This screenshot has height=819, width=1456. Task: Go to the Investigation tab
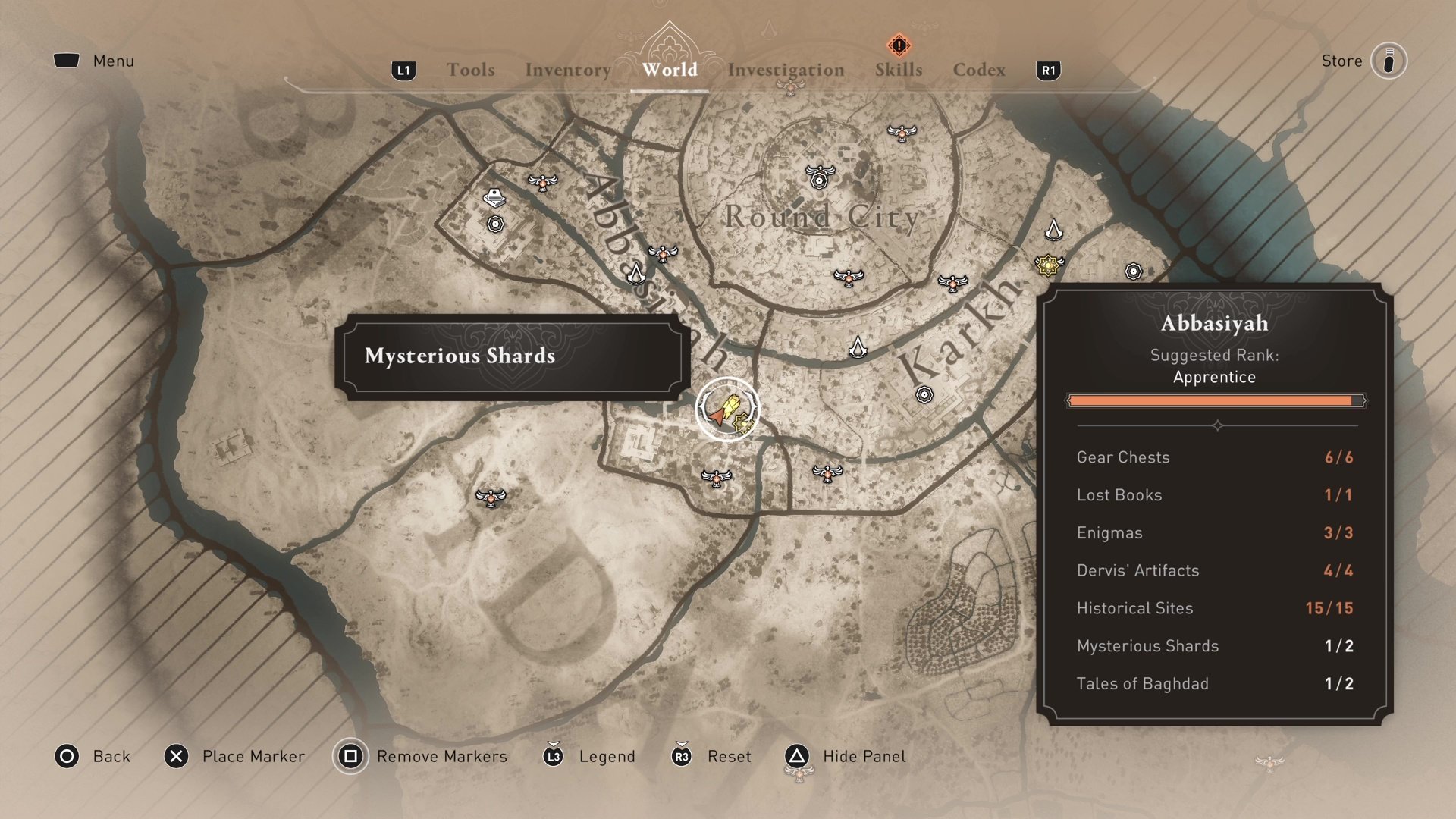point(786,70)
